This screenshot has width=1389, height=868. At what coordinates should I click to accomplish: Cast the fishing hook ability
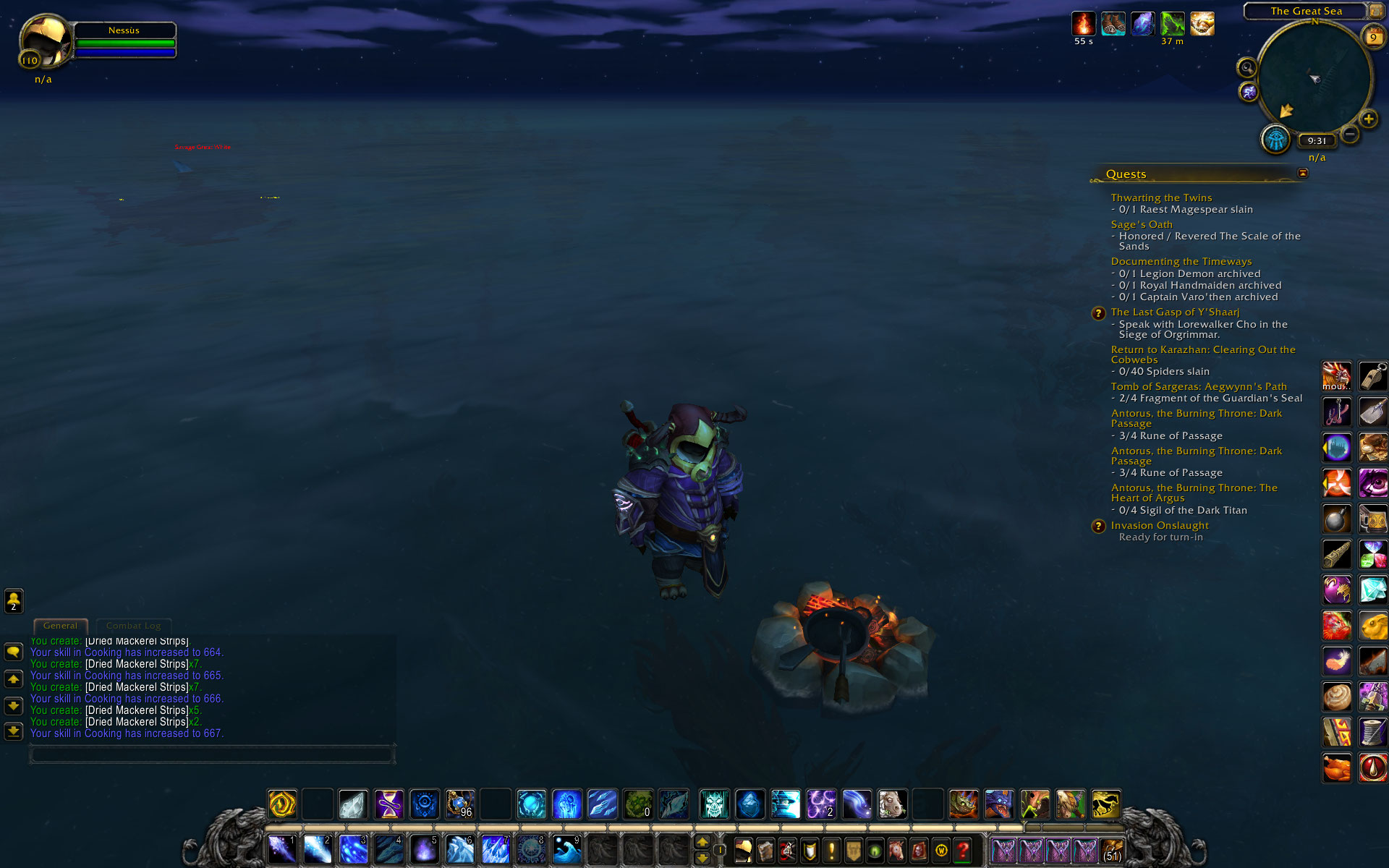1337,412
